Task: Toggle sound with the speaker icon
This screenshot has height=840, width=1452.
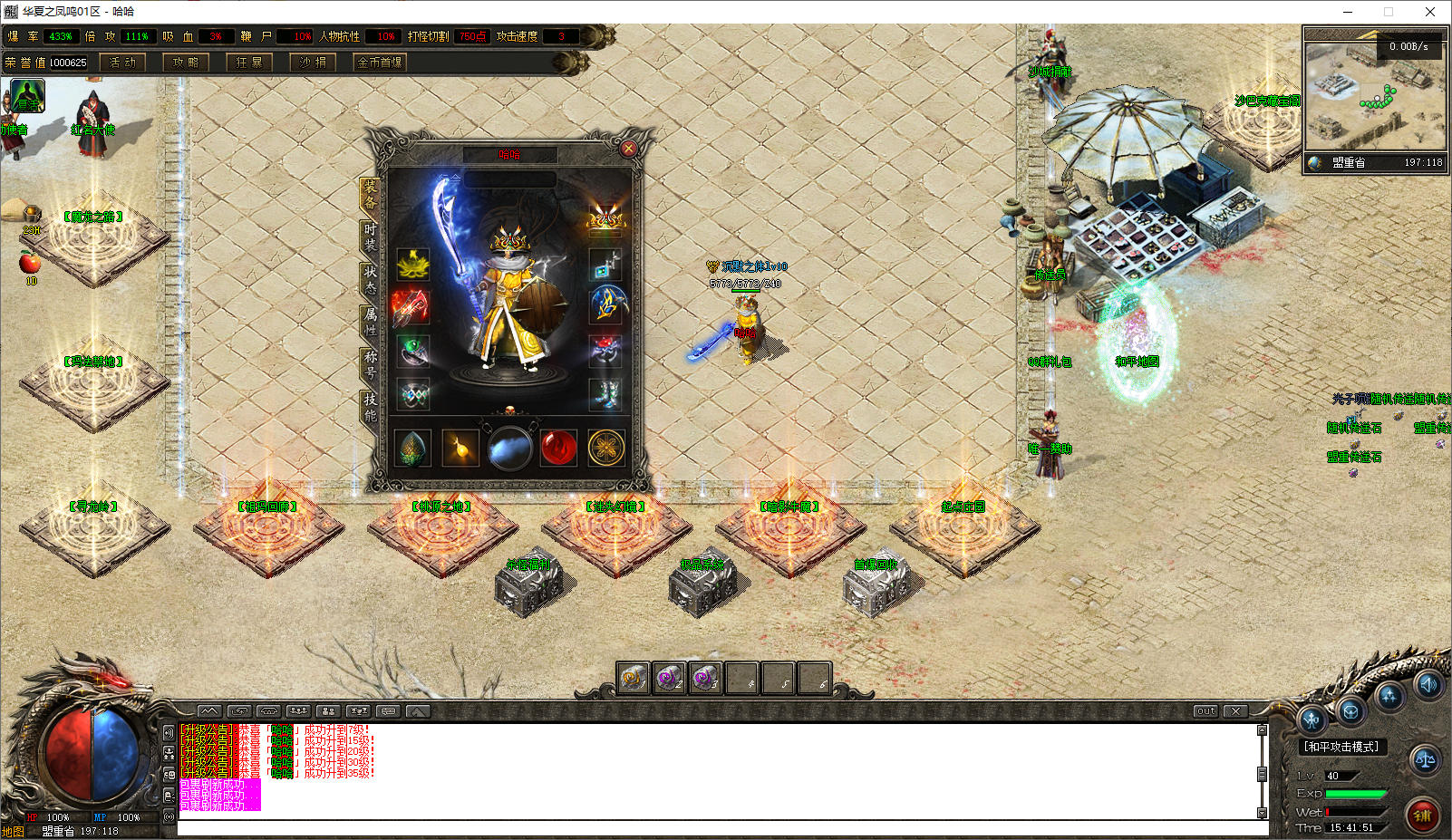Action: [1428, 685]
